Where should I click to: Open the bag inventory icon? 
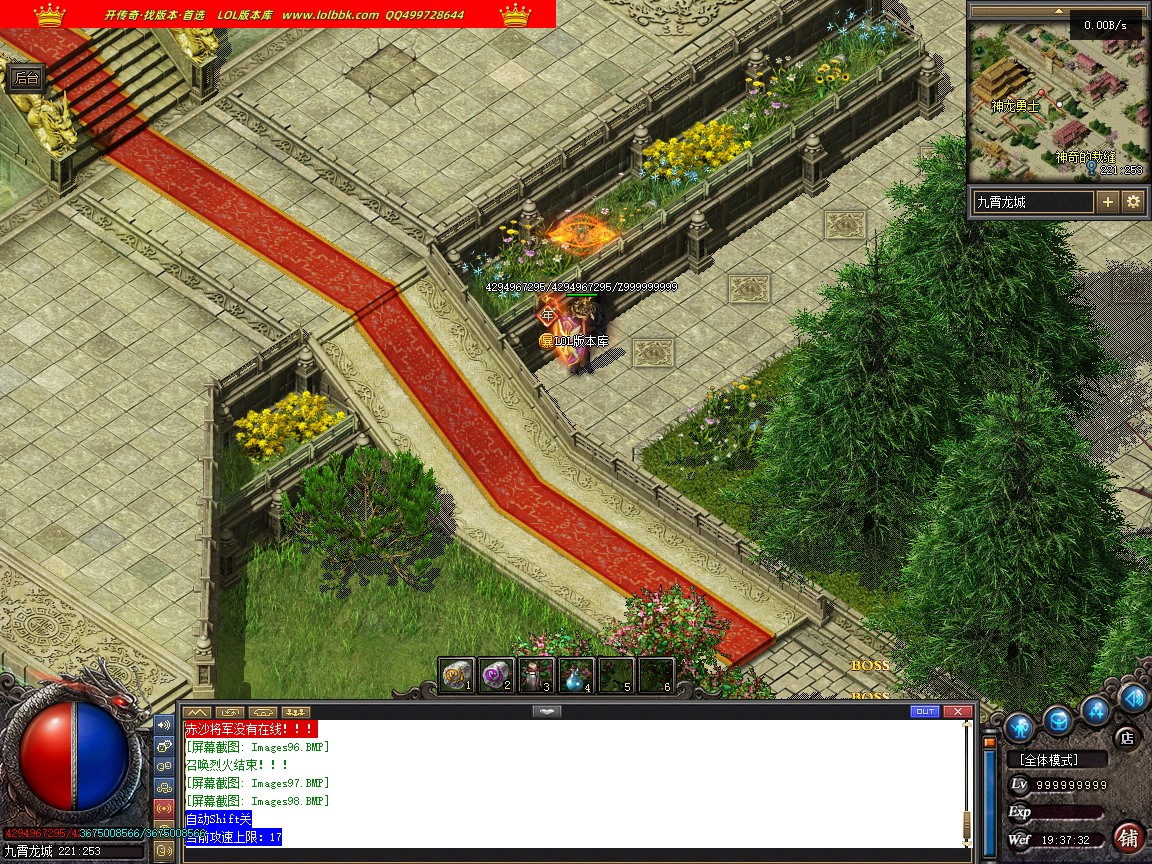coord(1058,720)
